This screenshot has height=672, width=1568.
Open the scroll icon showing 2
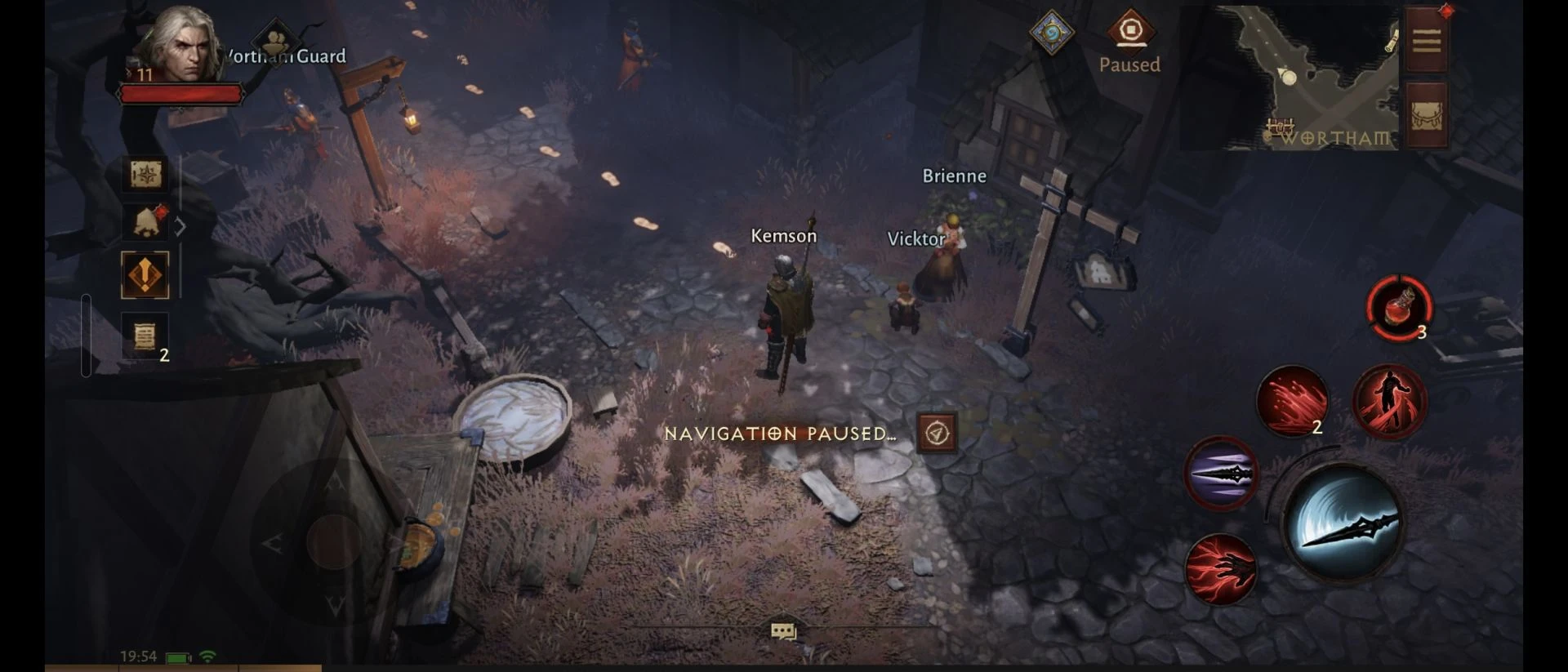[145, 336]
